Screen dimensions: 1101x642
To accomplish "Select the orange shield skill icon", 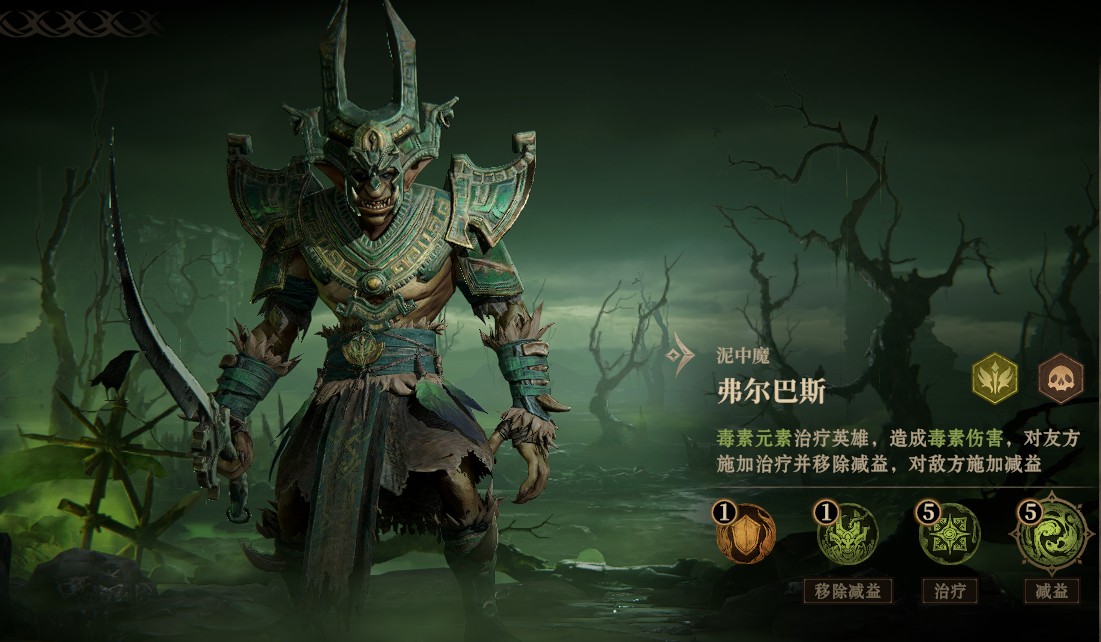I will pyautogui.click(x=748, y=534).
